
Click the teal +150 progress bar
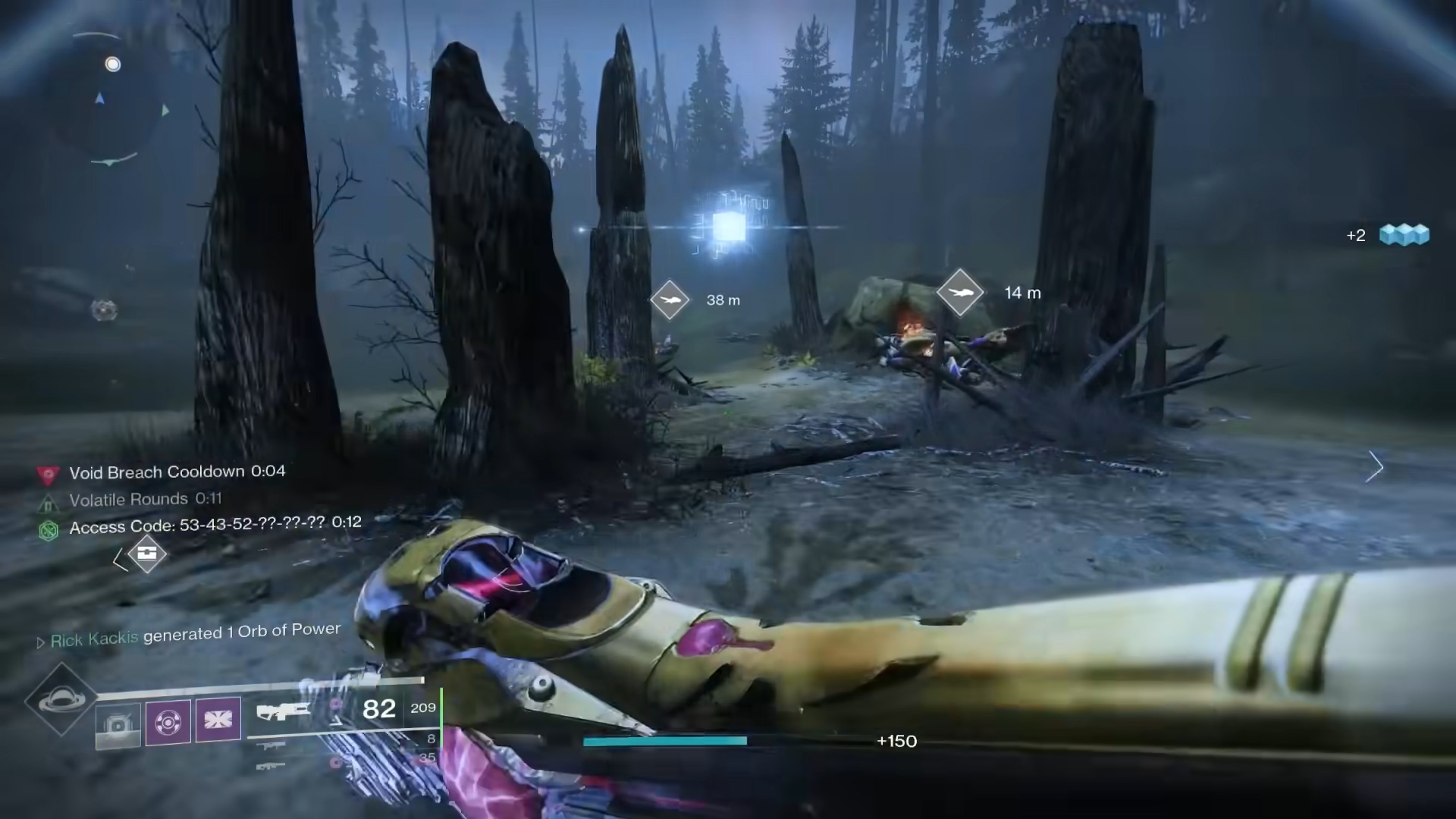(x=664, y=741)
